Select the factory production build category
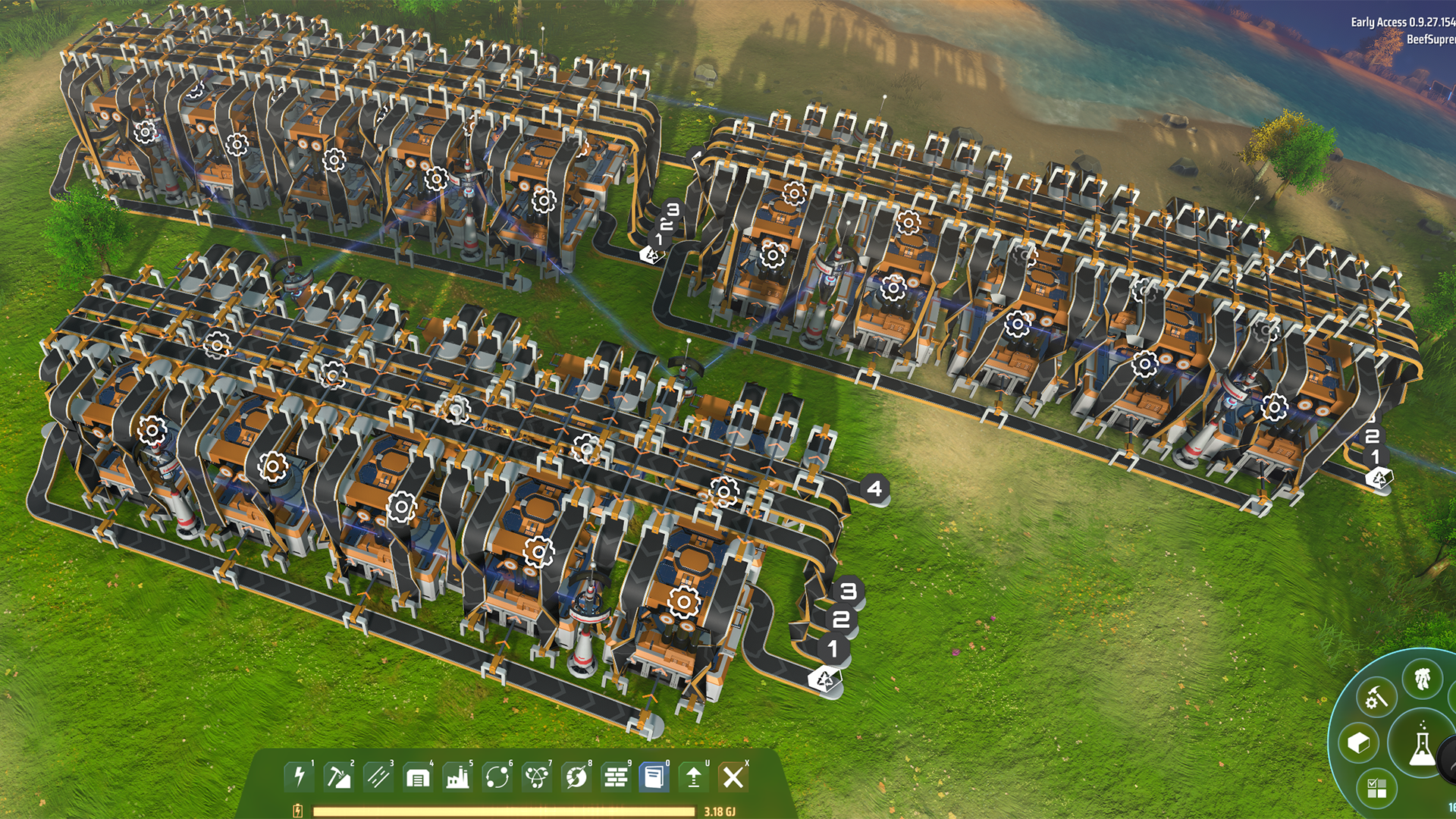The image size is (1456, 819). point(457,777)
